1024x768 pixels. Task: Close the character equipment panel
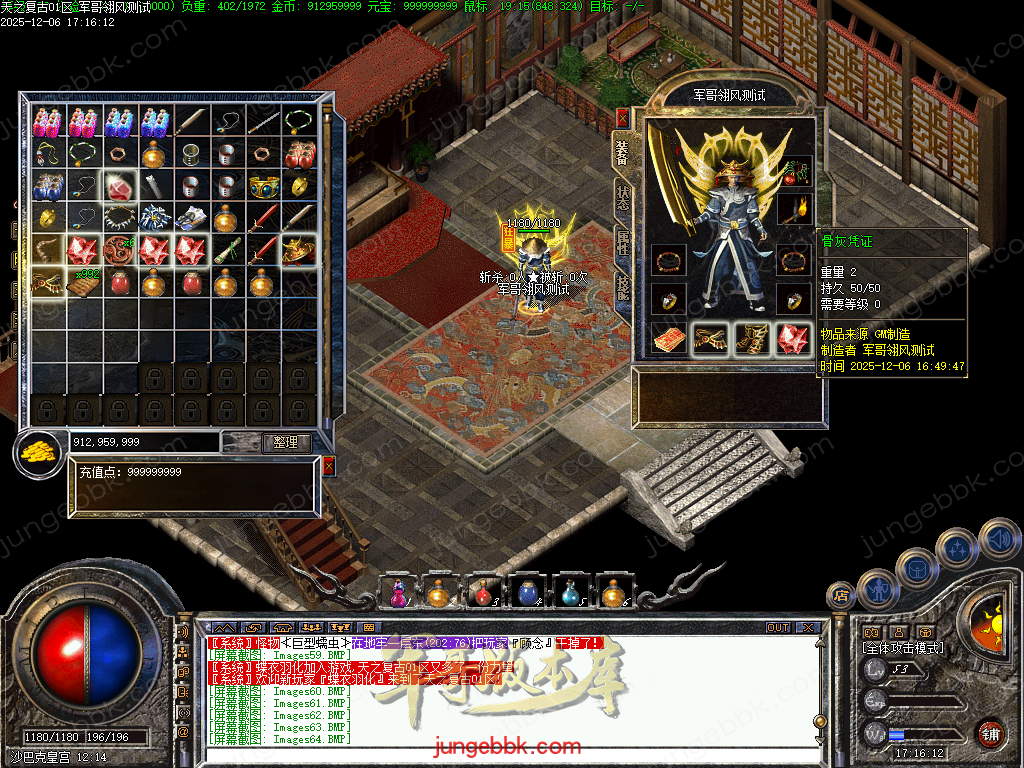coord(622,118)
